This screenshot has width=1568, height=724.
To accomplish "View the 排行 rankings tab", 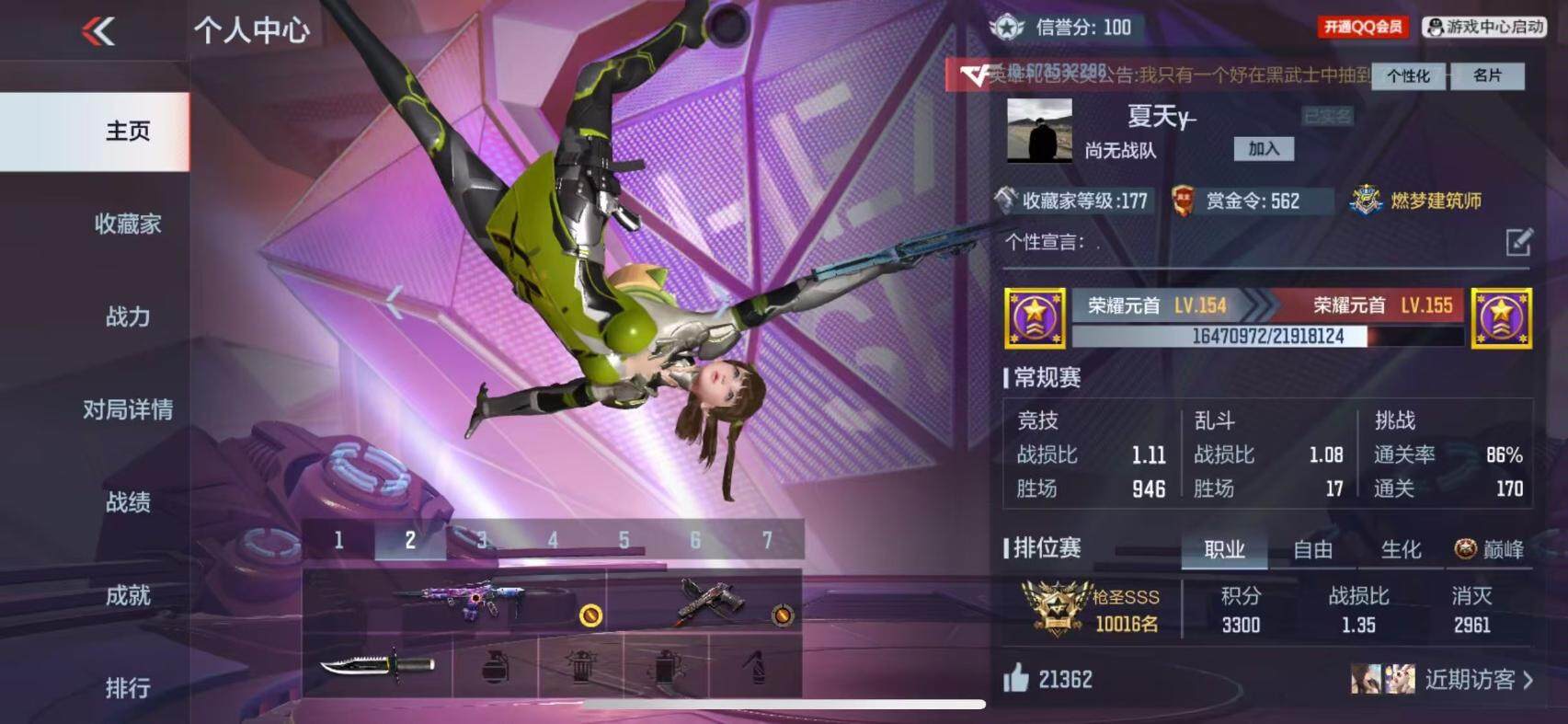I will coord(127,687).
